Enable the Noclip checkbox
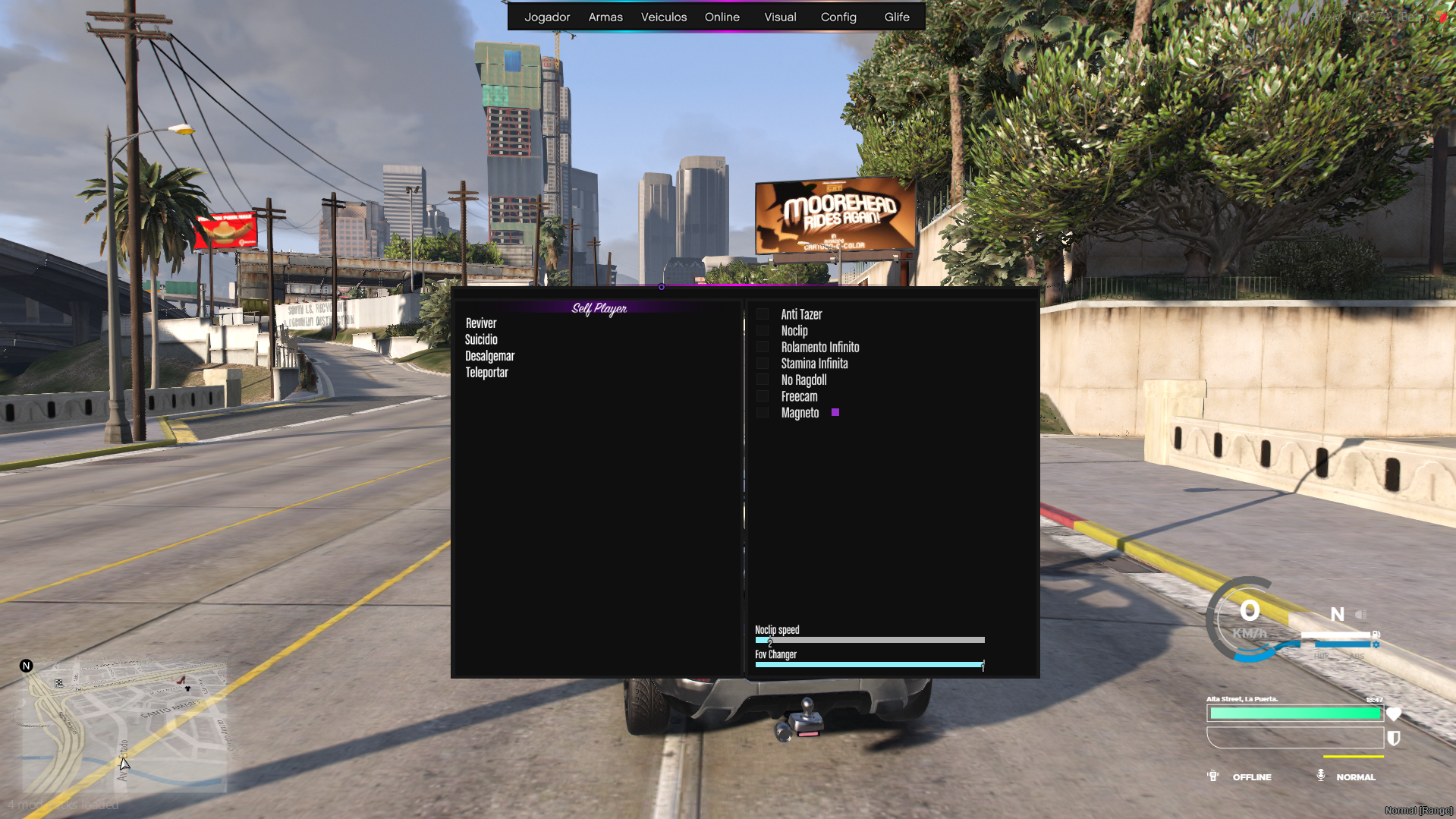Screen dimensions: 1456x819 point(763,330)
